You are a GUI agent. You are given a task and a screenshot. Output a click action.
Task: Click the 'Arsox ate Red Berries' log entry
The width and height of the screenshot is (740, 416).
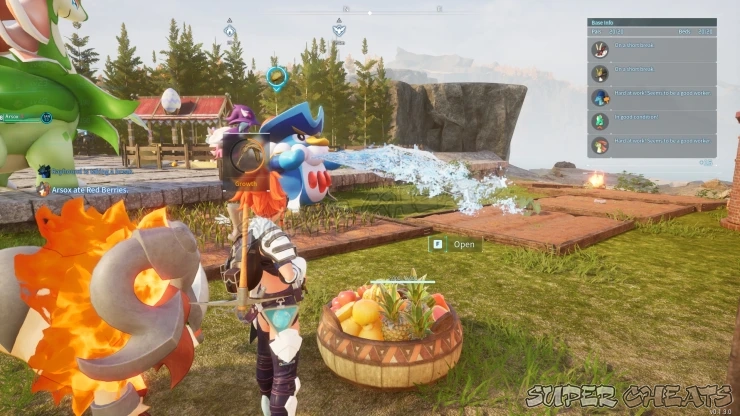[x=90, y=189]
